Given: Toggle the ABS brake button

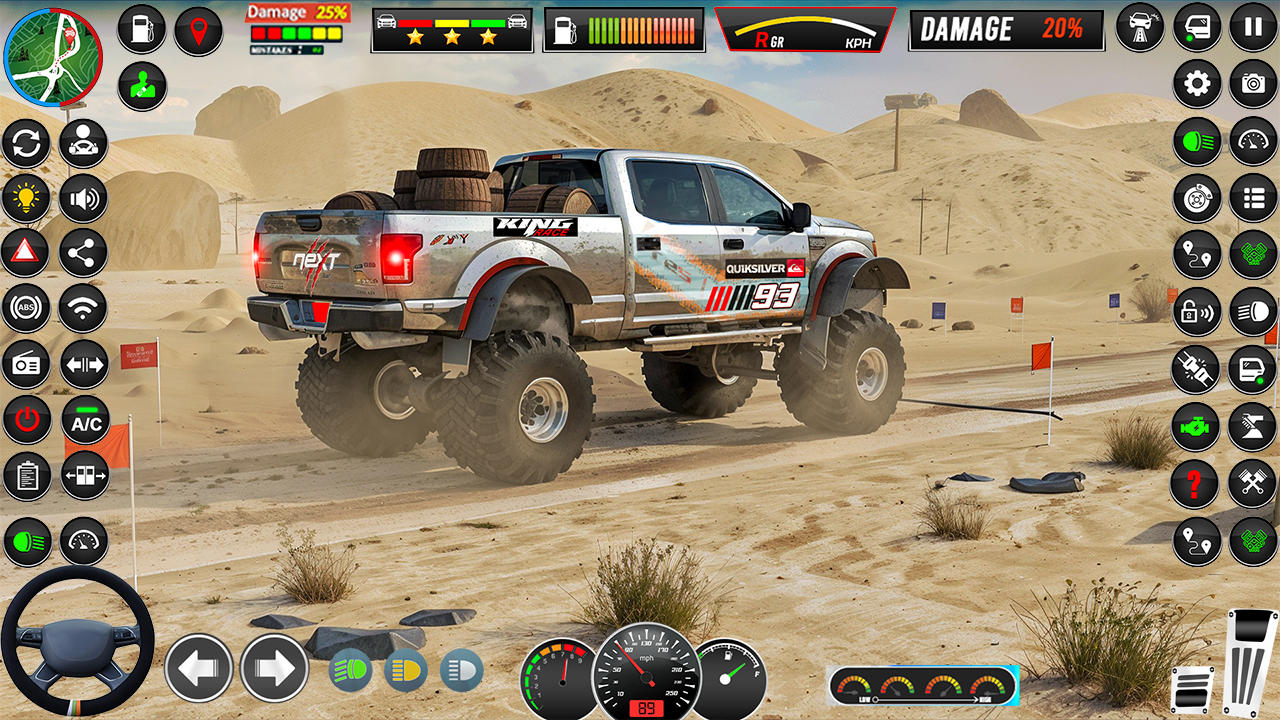Looking at the screenshot, I should pos(26,309).
